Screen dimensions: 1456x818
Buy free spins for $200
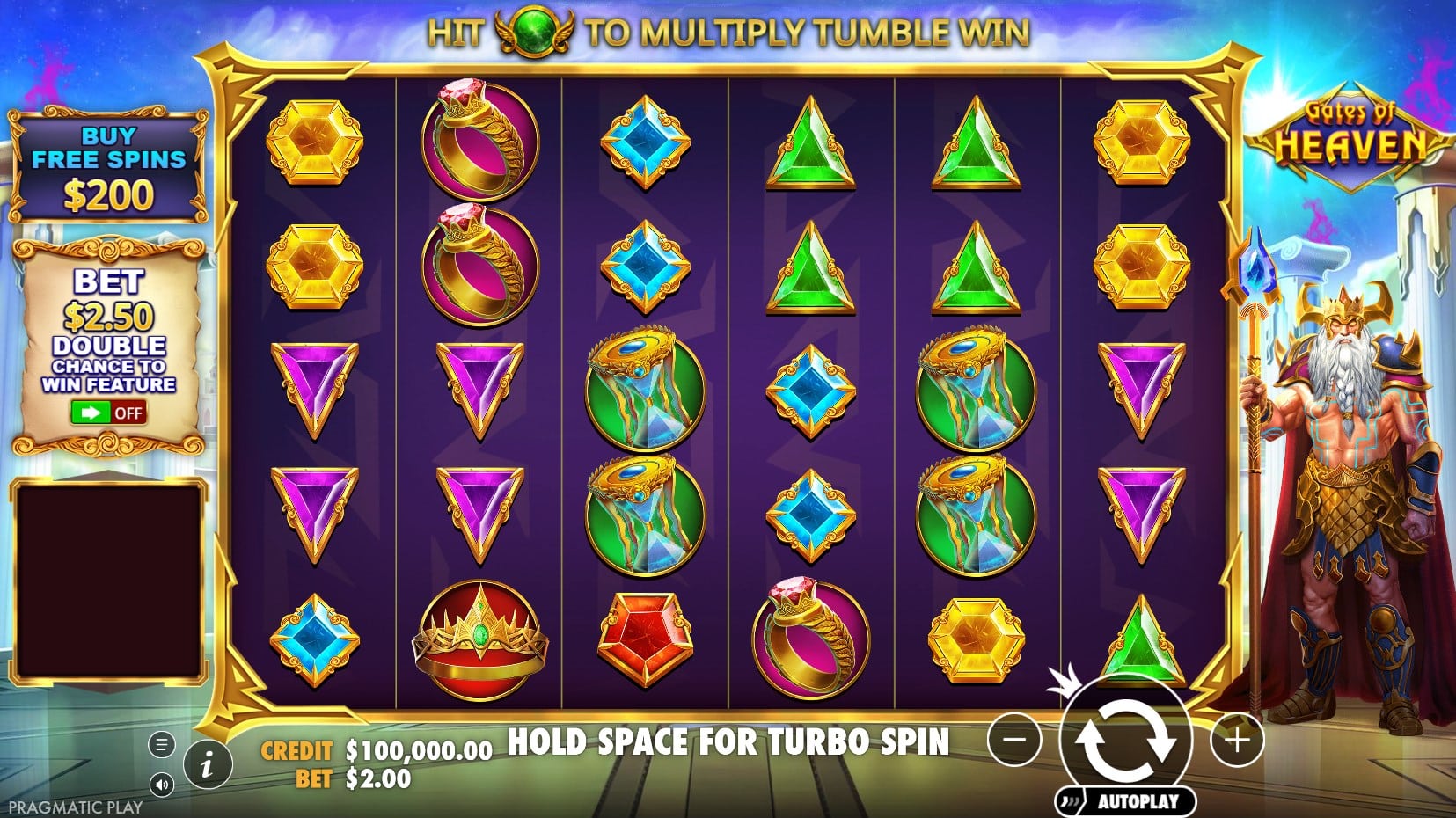[108, 168]
